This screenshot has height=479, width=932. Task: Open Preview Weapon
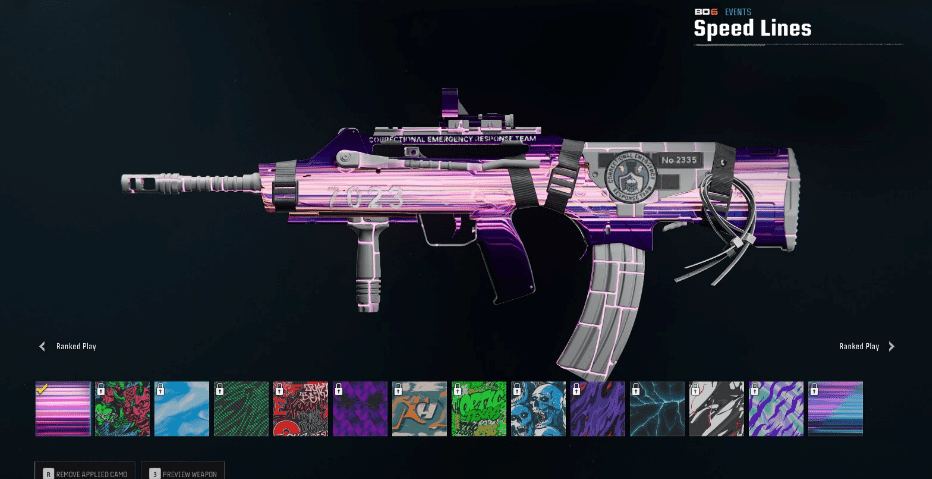point(185,471)
